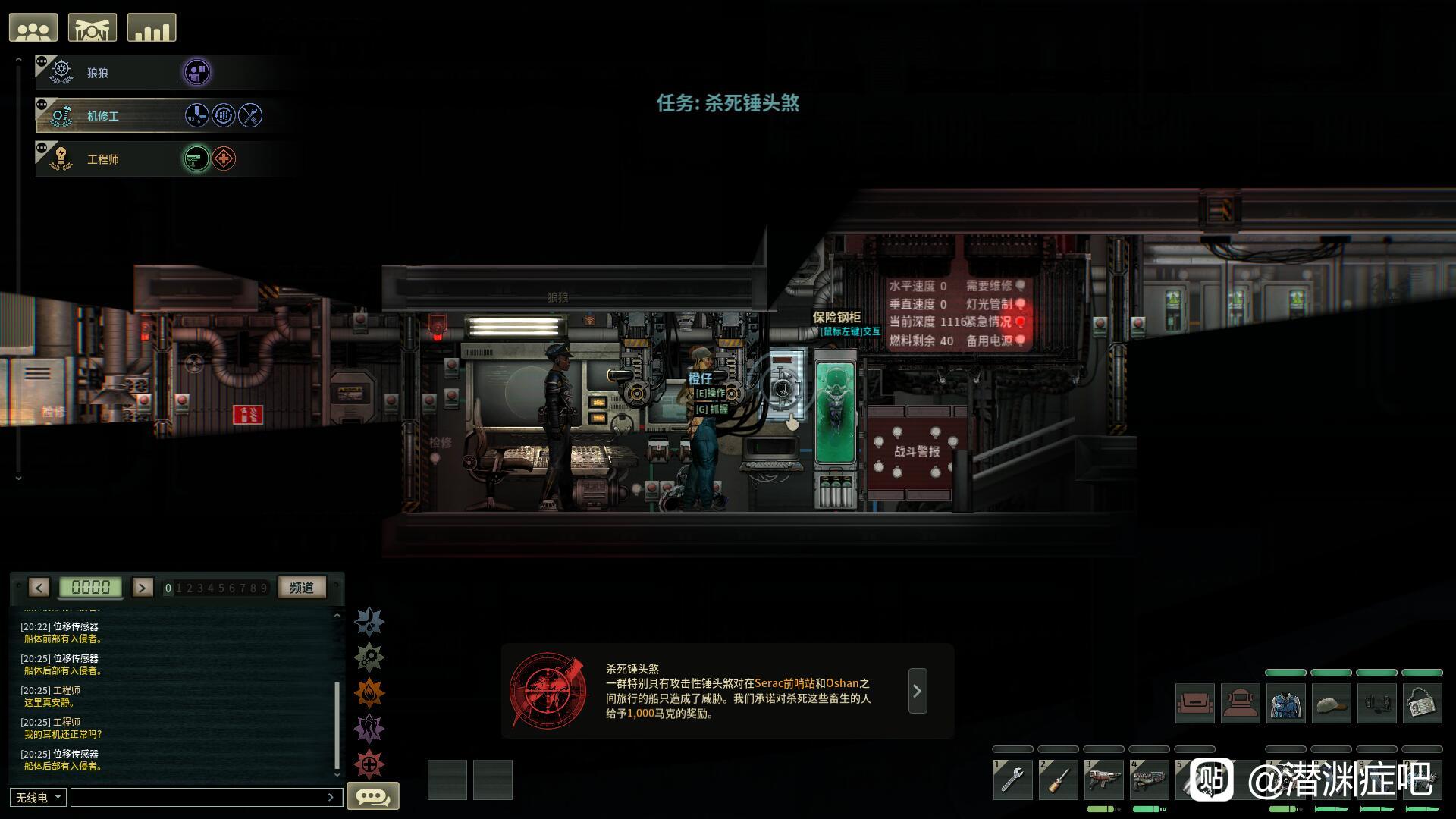1456x819 pixels.
Task: Select the screwdriver in hotbar slot 2
Action: click(1058, 780)
